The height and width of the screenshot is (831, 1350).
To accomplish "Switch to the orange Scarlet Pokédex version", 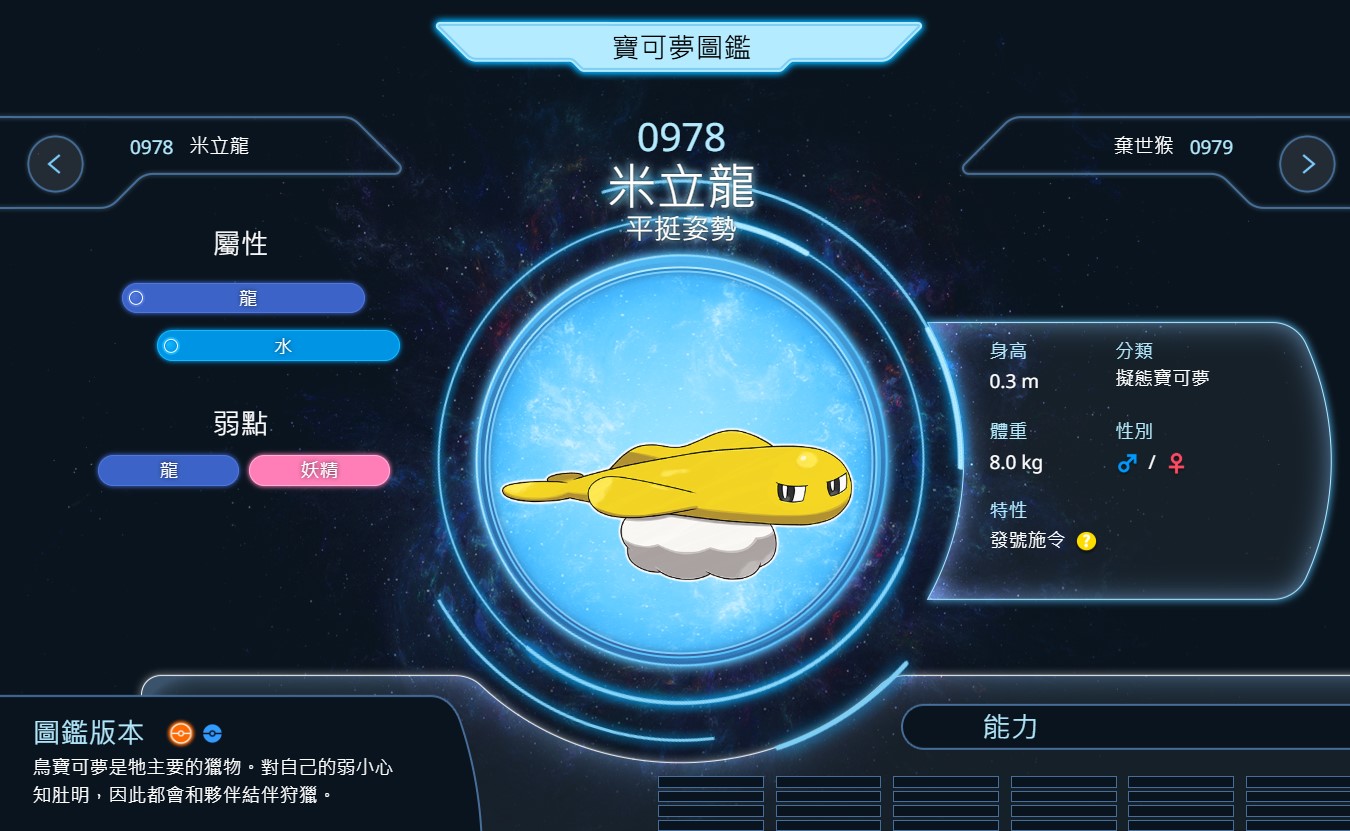I will point(180,733).
